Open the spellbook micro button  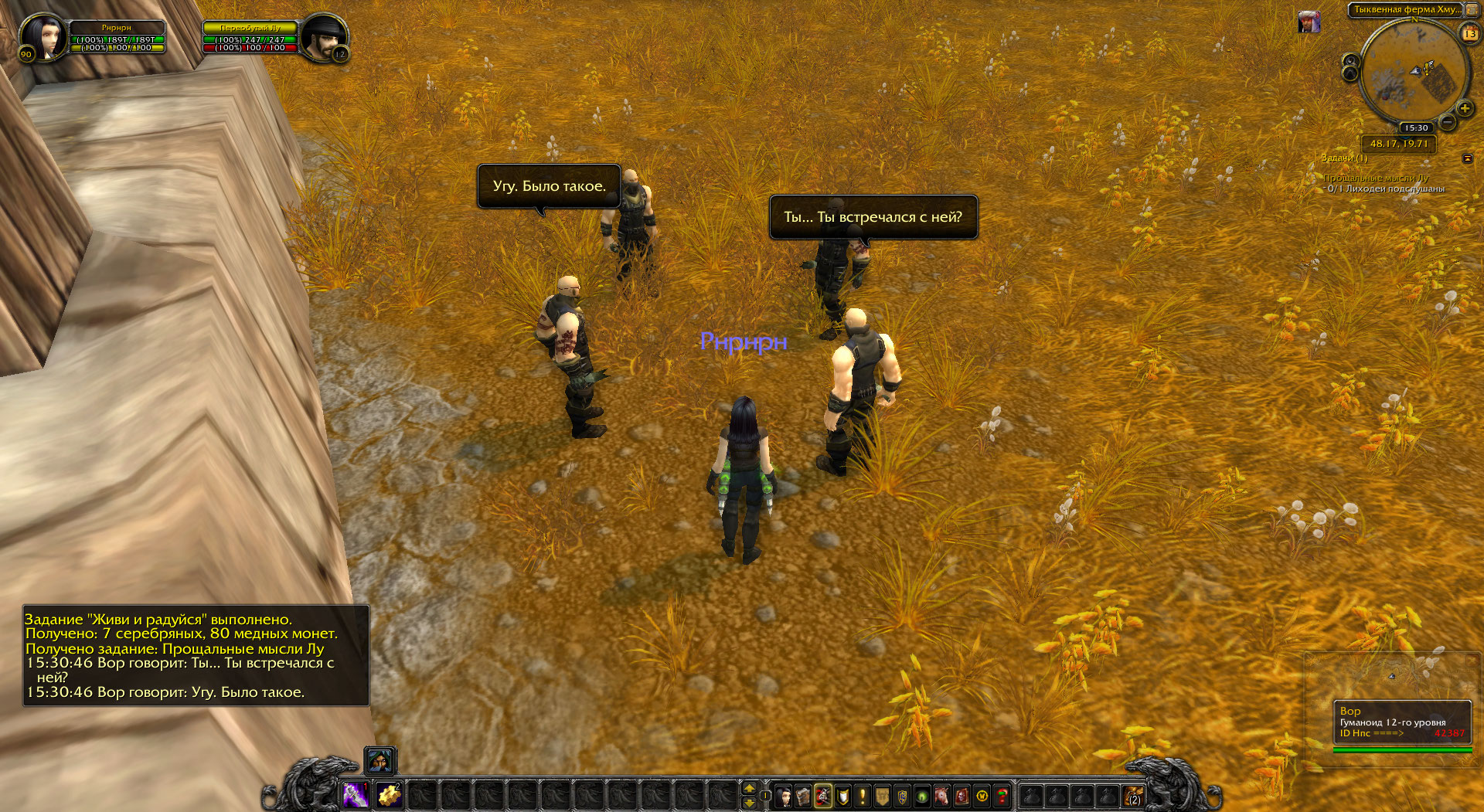[803, 796]
